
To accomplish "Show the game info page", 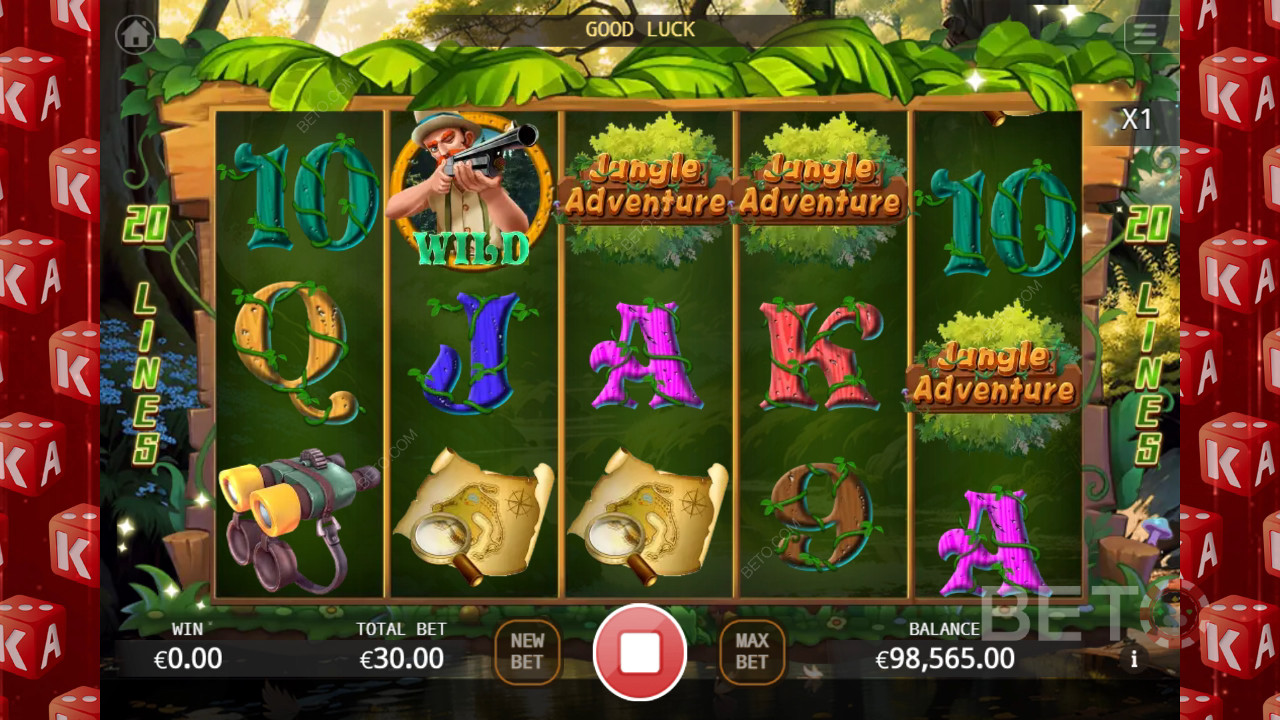I will [x=1134, y=659].
